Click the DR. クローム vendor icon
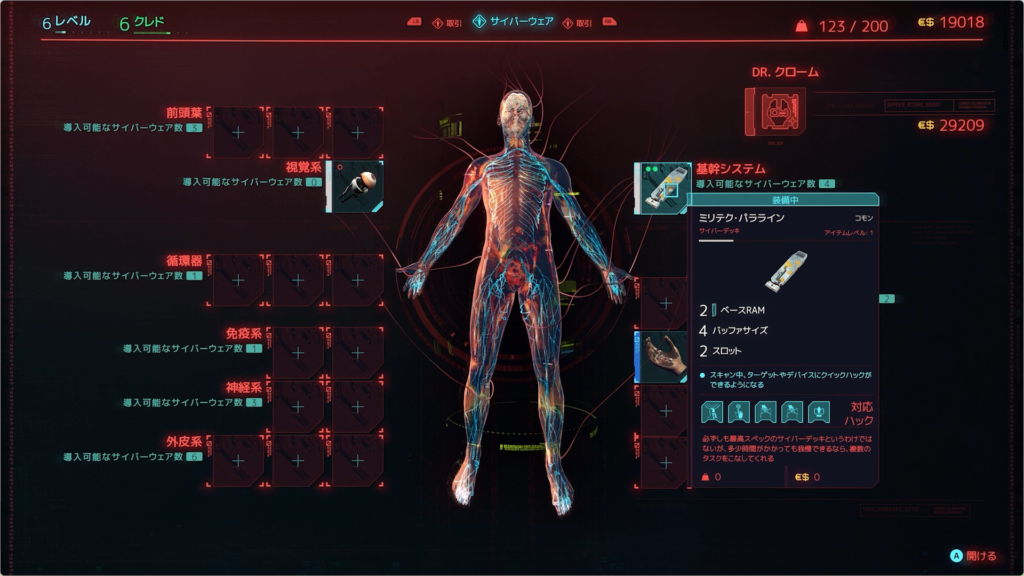The width and height of the screenshot is (1024, 576). tap(775, 112)
